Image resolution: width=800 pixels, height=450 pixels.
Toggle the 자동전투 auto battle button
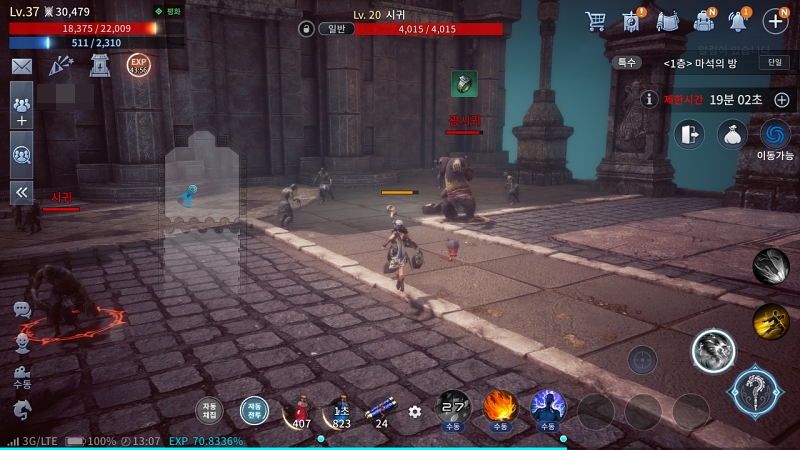tap(254, 410)
